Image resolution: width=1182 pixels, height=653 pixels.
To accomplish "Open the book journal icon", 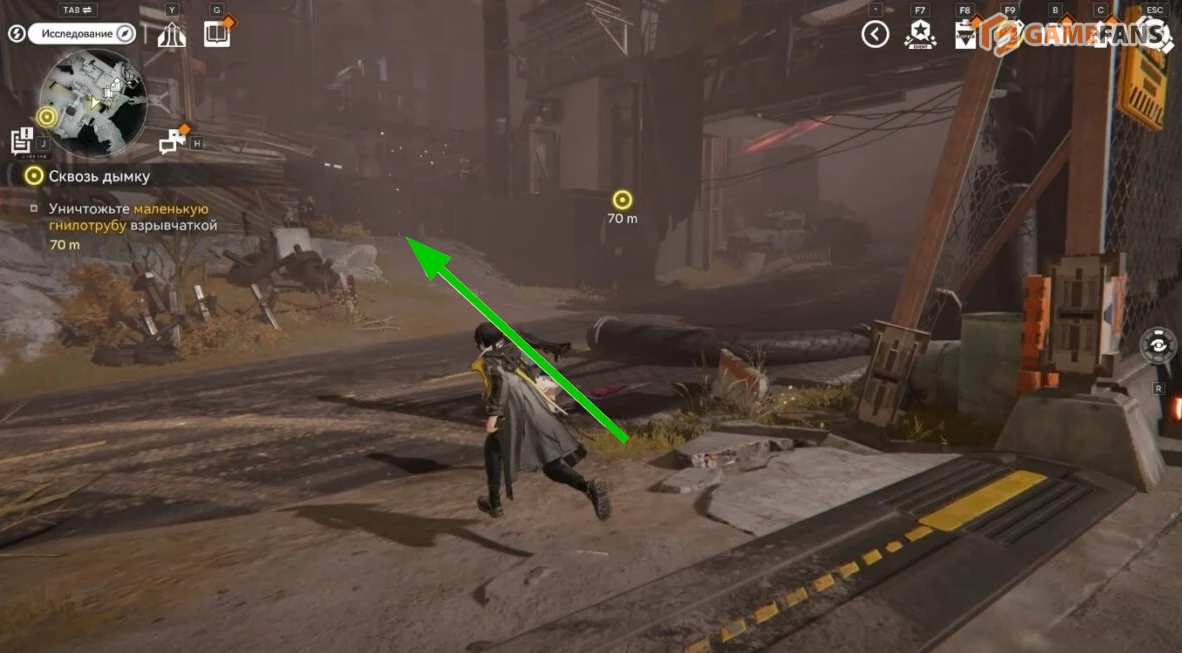I will tap(216, 34).
